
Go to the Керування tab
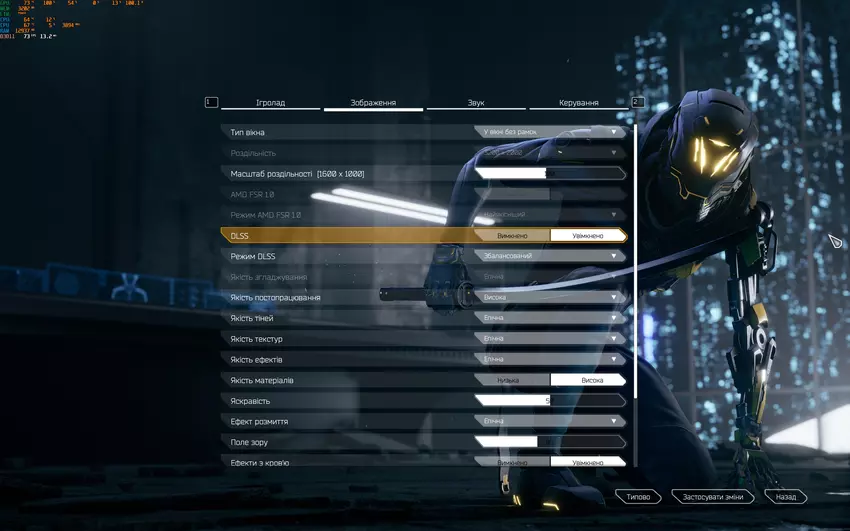(578, 103)
